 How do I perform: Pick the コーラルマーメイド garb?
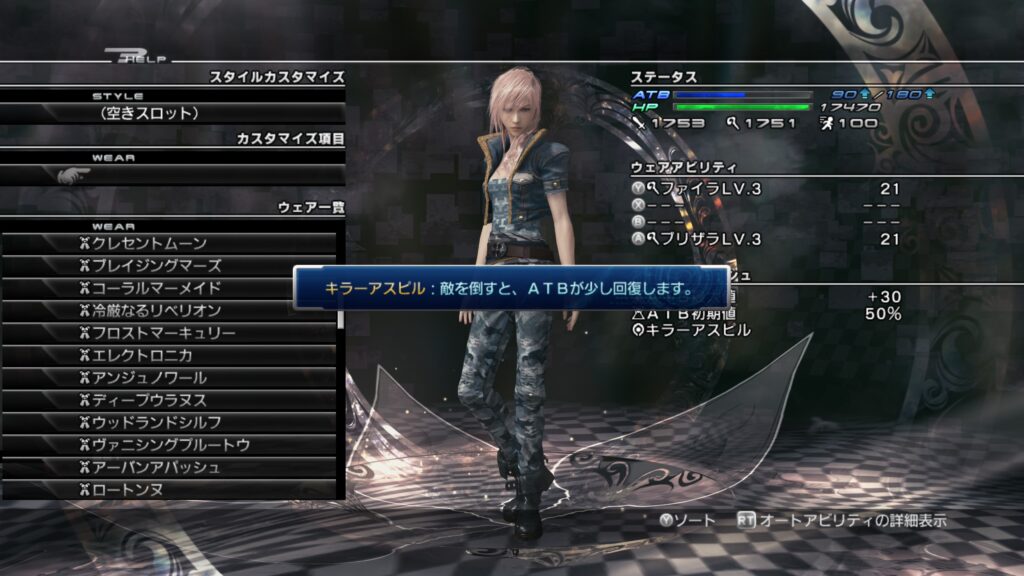[170, 289]
